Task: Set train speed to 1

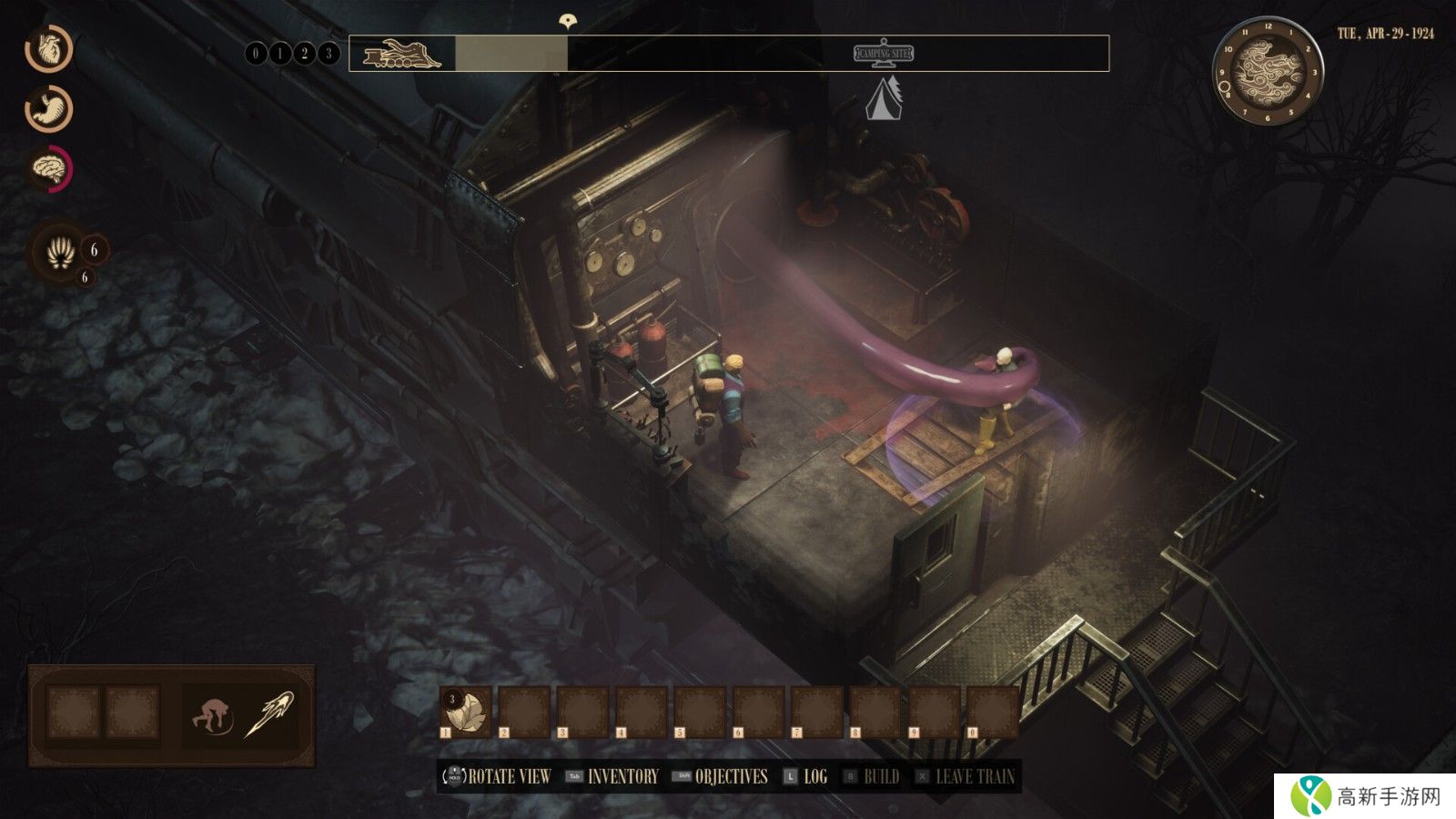Action: (x=280, y=54)
